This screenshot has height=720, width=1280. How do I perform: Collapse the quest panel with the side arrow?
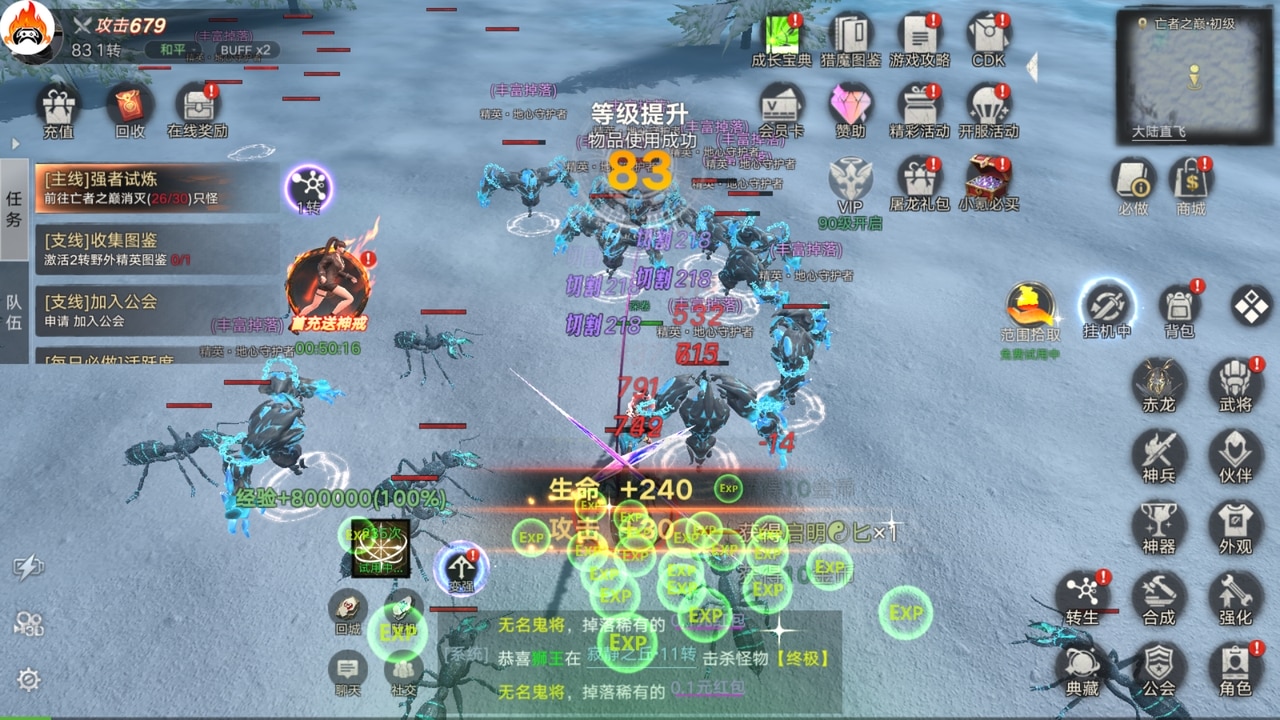[14, 142]
